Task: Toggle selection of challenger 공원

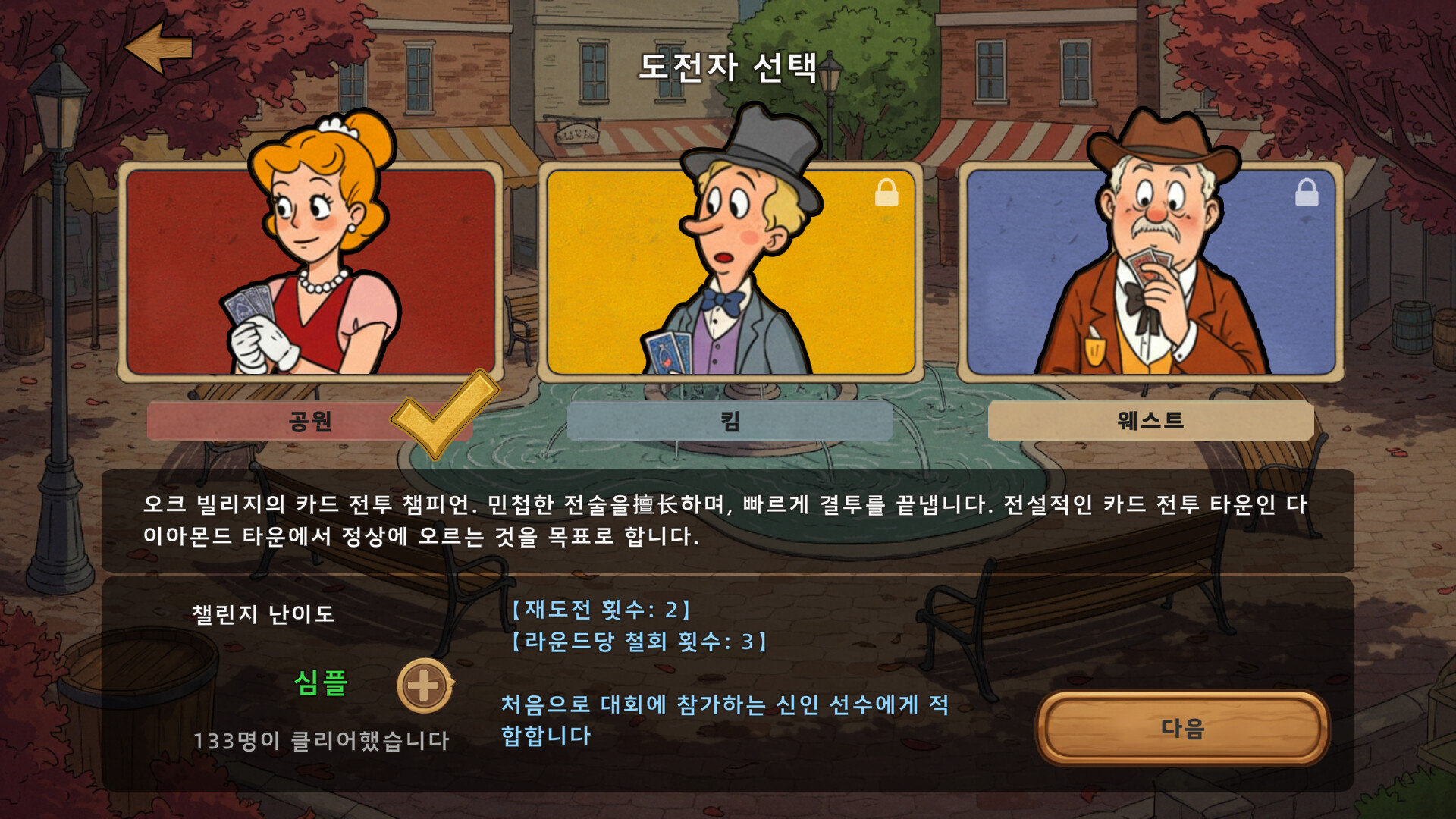Action: 303,273
